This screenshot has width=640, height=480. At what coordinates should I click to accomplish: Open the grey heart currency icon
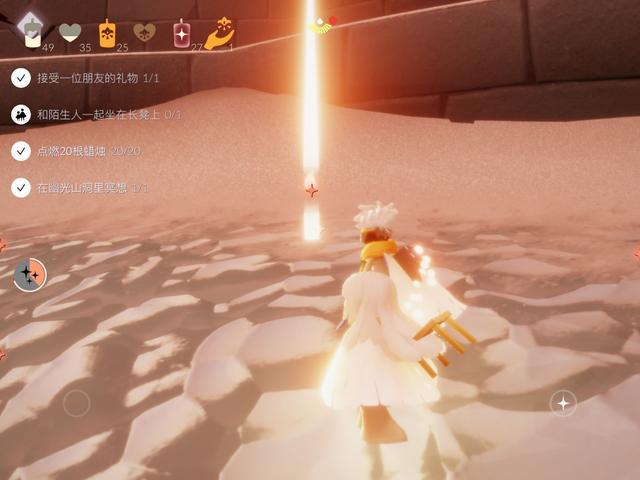(69, 32)
